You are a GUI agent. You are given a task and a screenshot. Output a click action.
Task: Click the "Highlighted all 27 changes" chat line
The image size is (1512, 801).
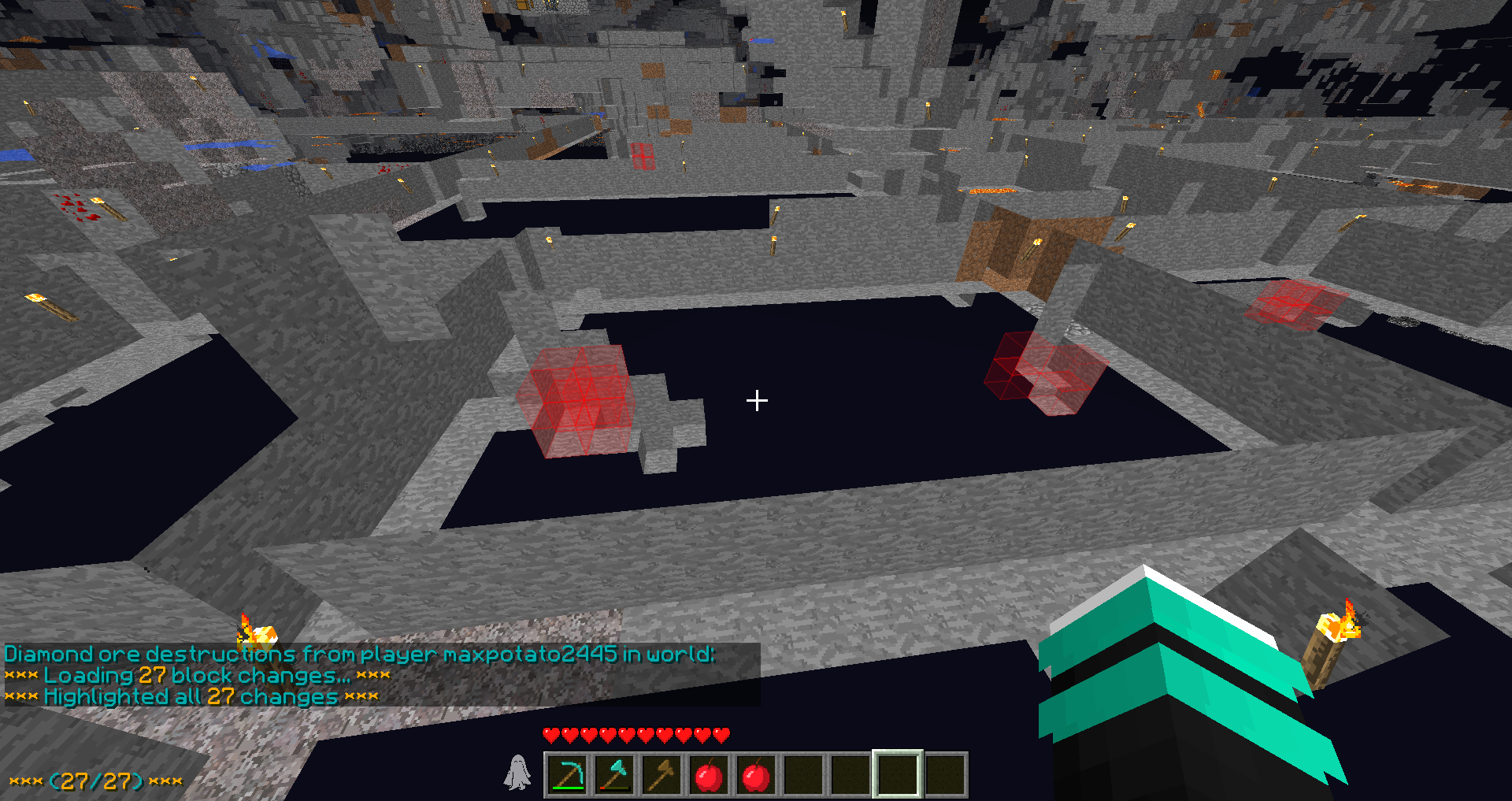[x=191, y=697]
